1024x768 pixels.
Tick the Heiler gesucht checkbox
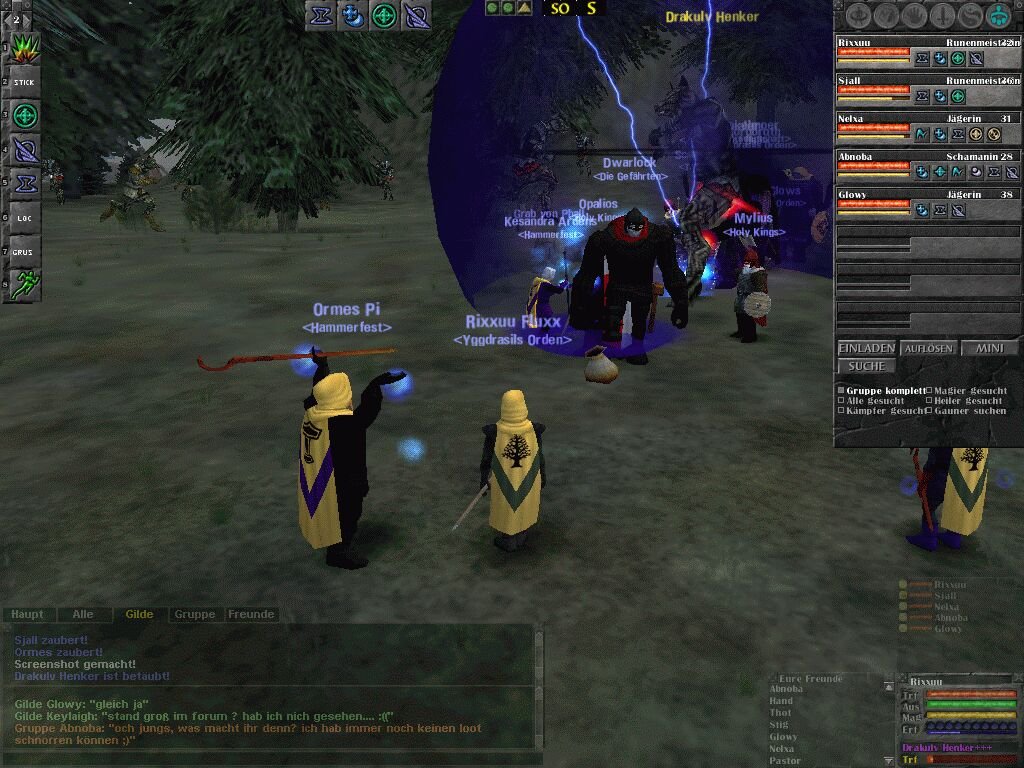pyautogui.click(x=929, y=401)
